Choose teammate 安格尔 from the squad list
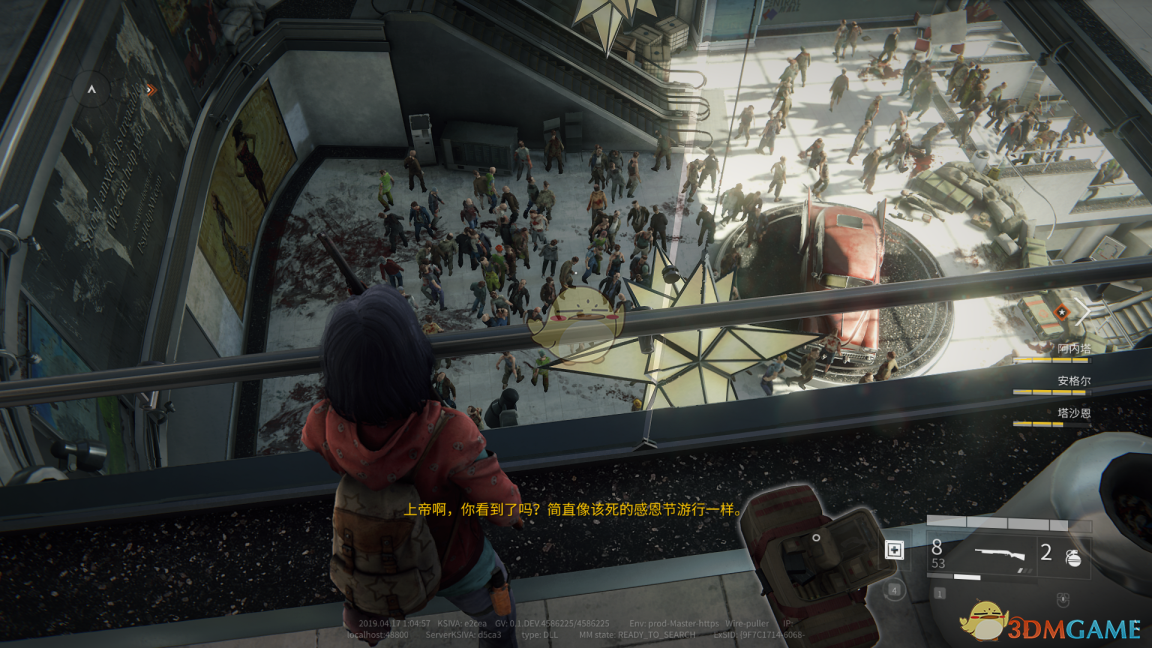This screenshot has width=1152, height=648. point(1074,381)
